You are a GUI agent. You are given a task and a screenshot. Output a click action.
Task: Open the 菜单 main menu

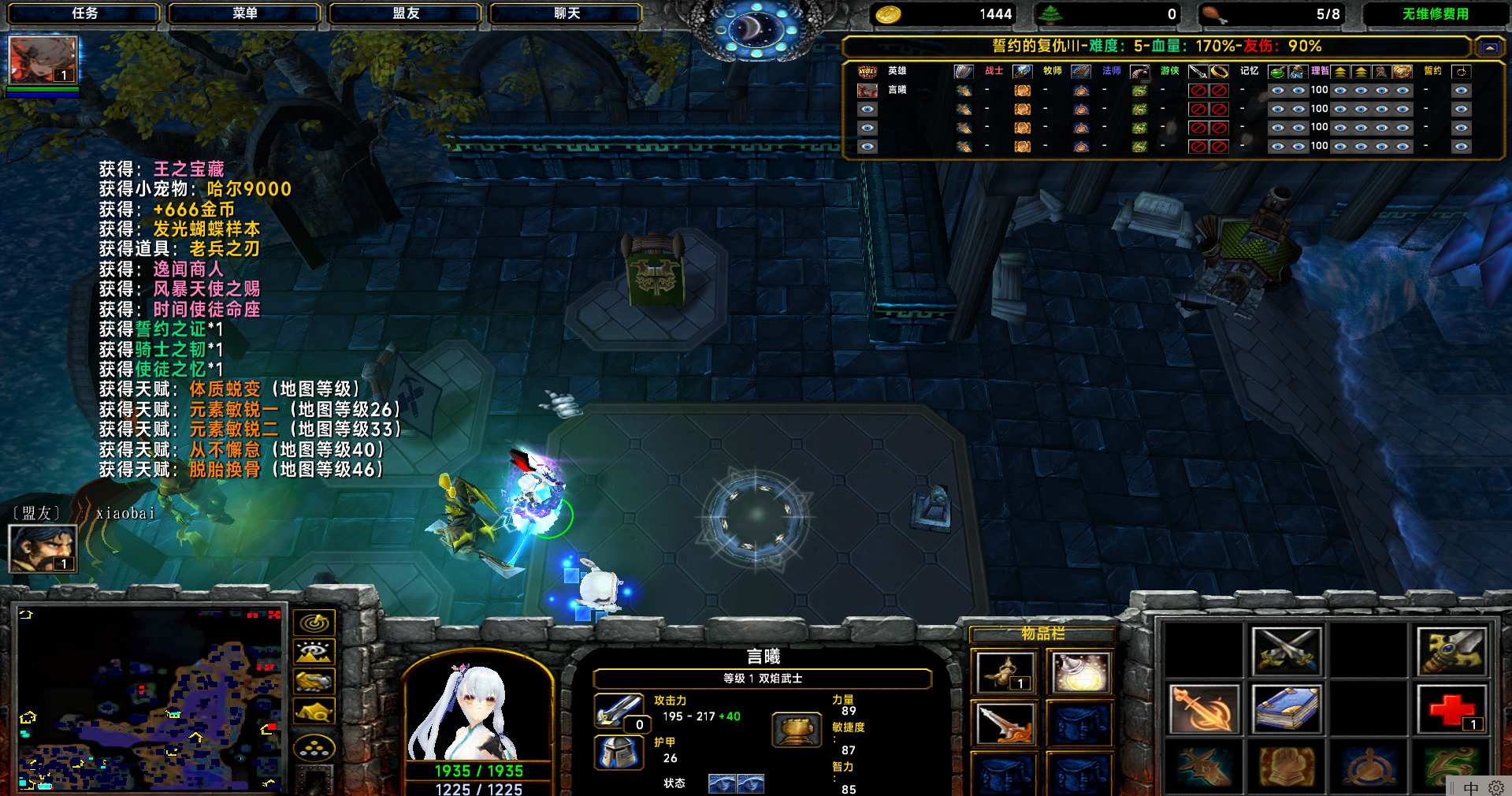(244, 13)
